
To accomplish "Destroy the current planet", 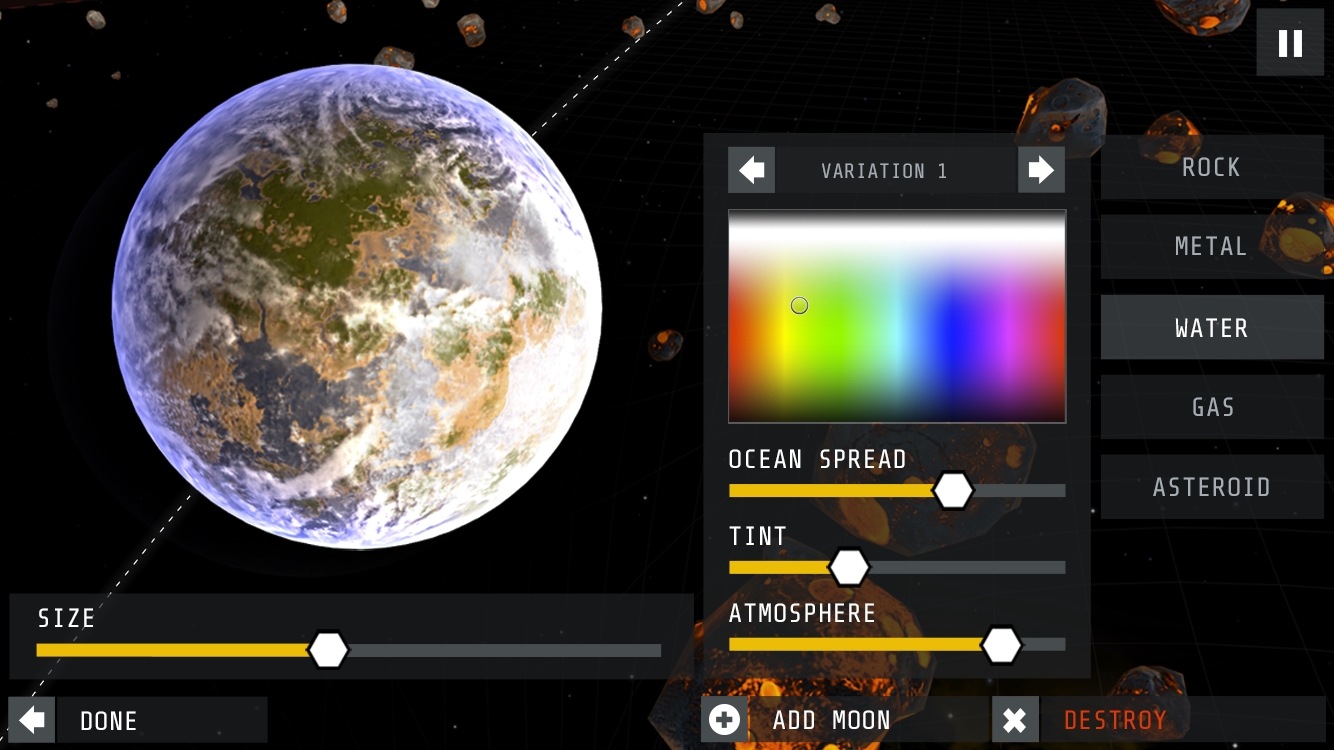I will click(1114, 720).
